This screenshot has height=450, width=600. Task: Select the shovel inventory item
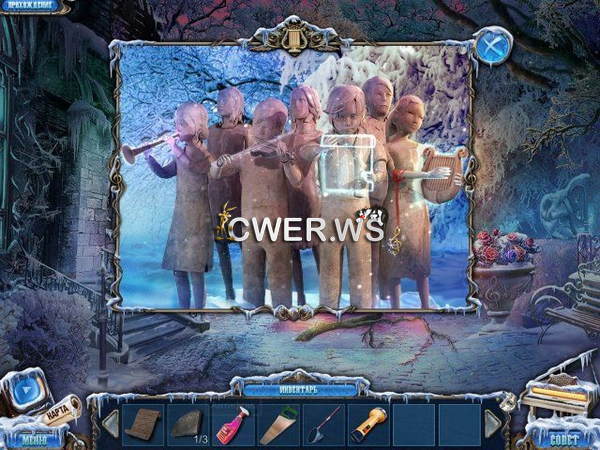coord(323,424)
